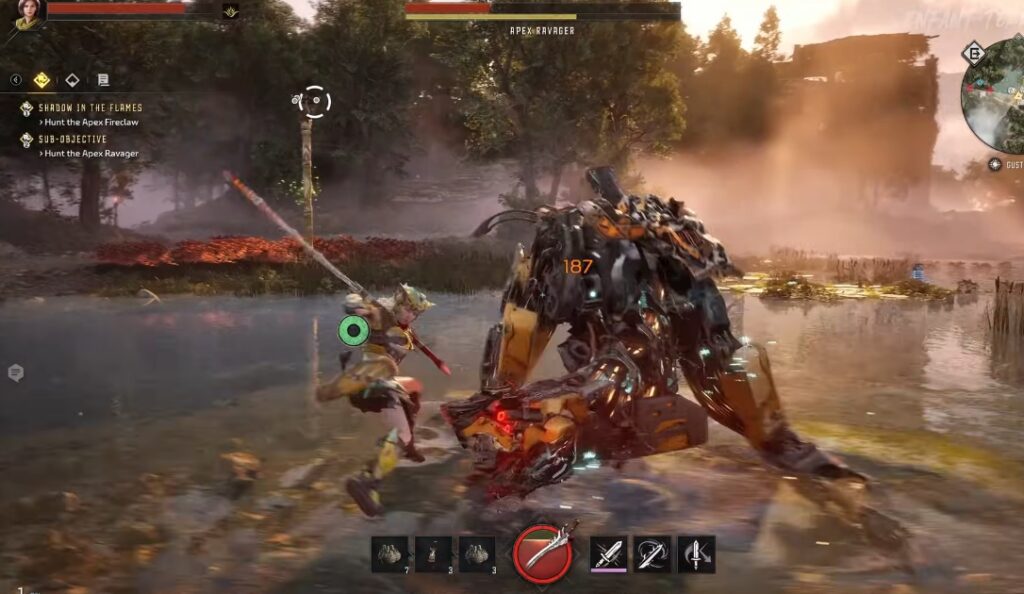
Task: Click the Gust icon below the minimap
Action: pyautogui.click(x=995, y=164)
